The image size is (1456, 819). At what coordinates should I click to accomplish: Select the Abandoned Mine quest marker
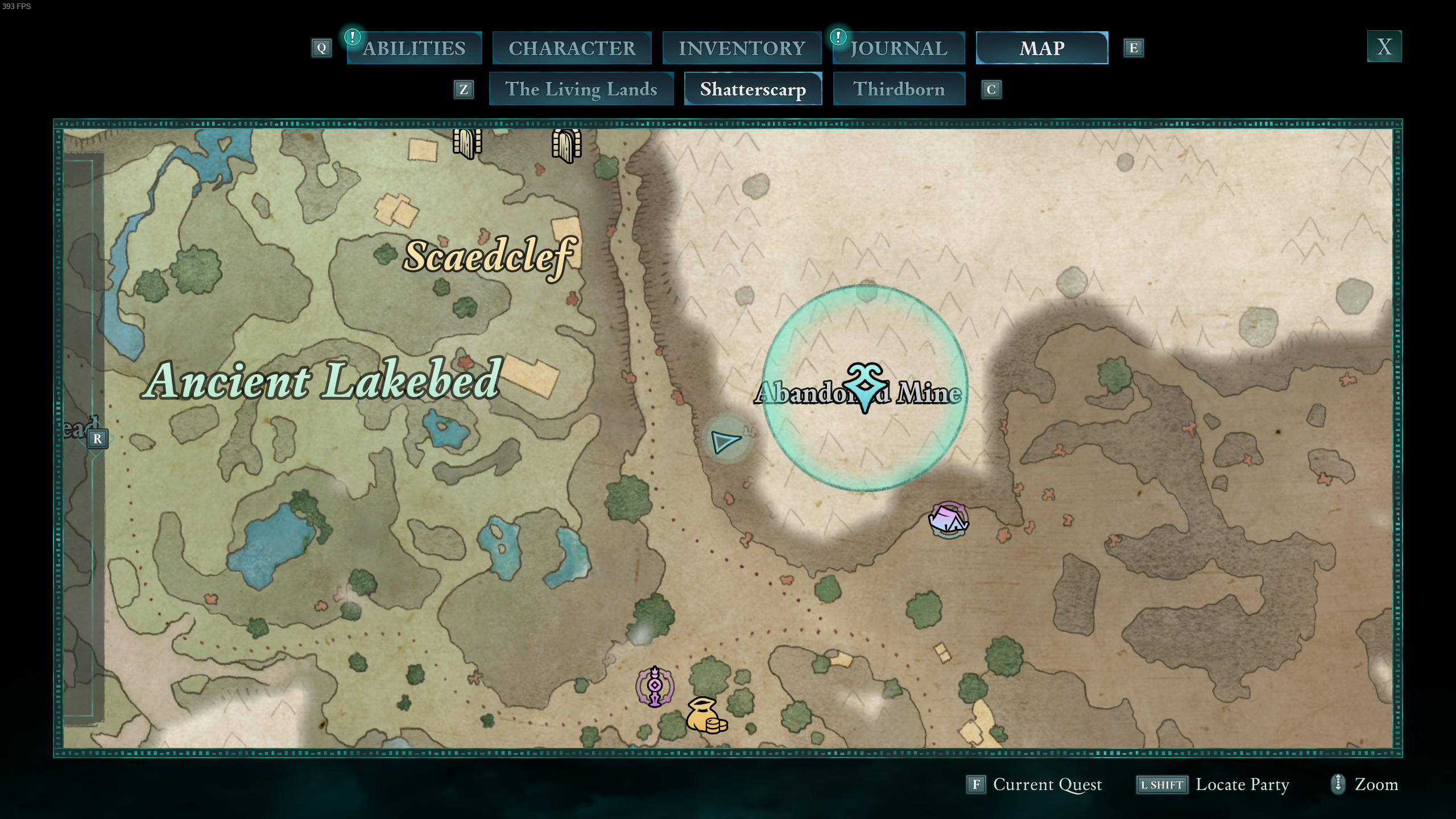tap(865, 387)
